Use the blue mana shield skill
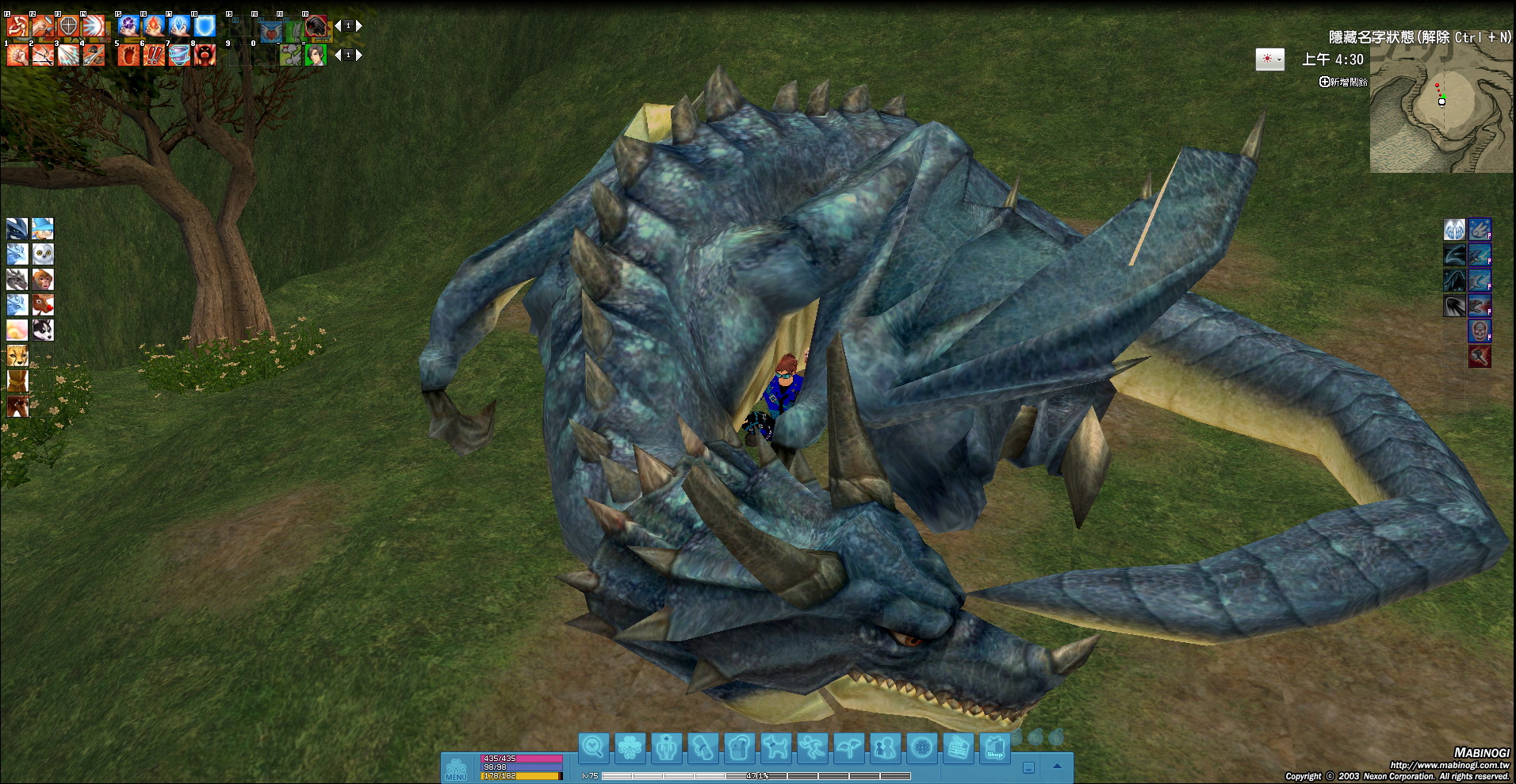Image resolution: width=1516 pixels, height=784 pixels. click(205, 26)
